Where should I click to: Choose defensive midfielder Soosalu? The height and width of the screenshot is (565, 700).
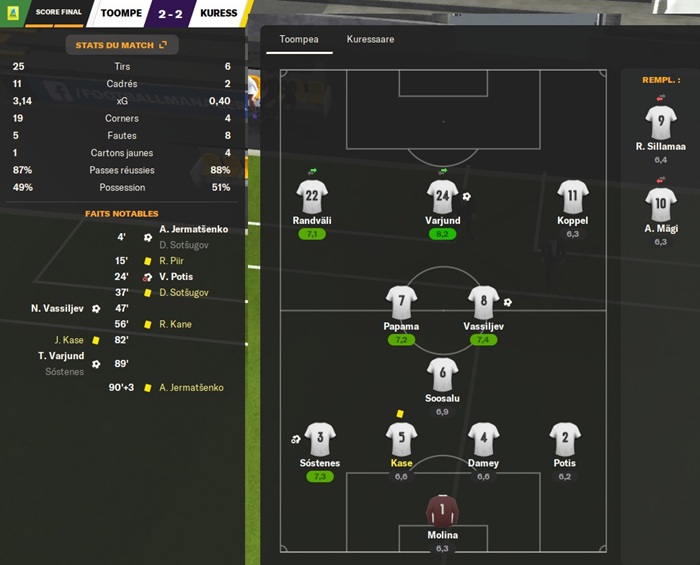coord(442,375)
